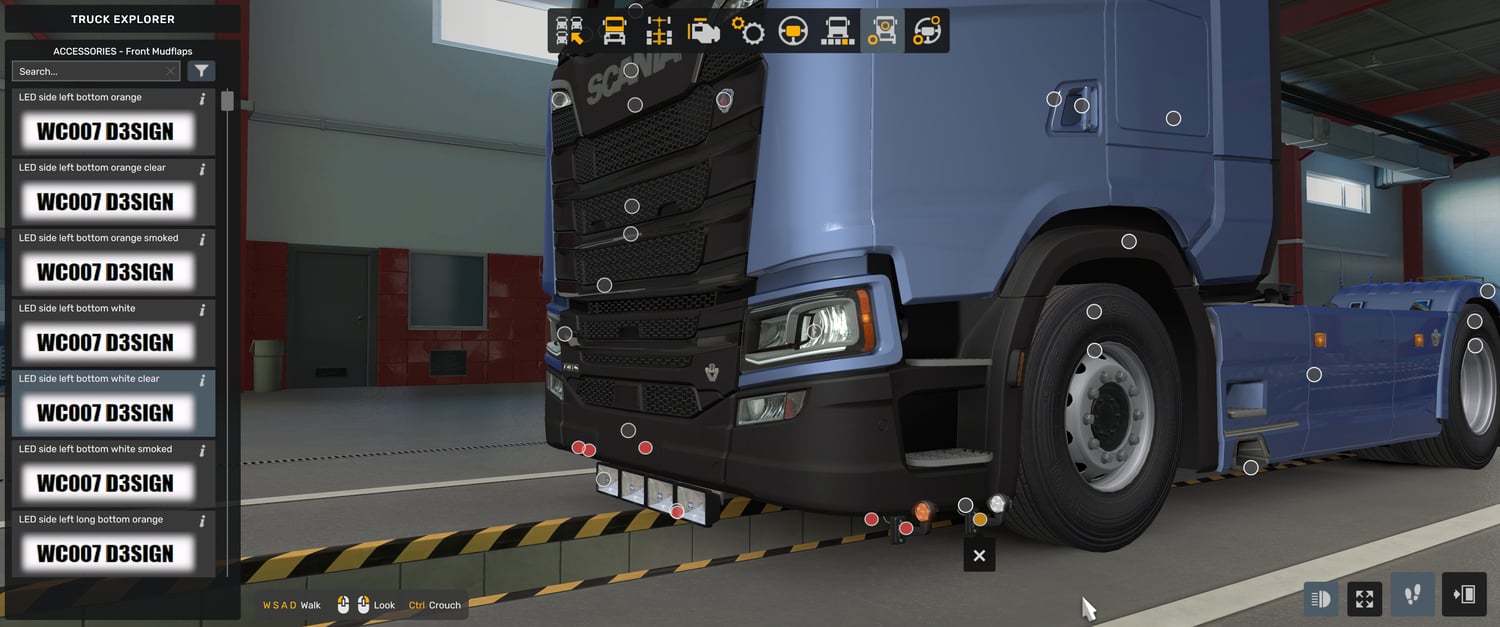Open the exterior truck accessories category
This screenshot has width=1500, height=627.
click(x=882, y=31)
